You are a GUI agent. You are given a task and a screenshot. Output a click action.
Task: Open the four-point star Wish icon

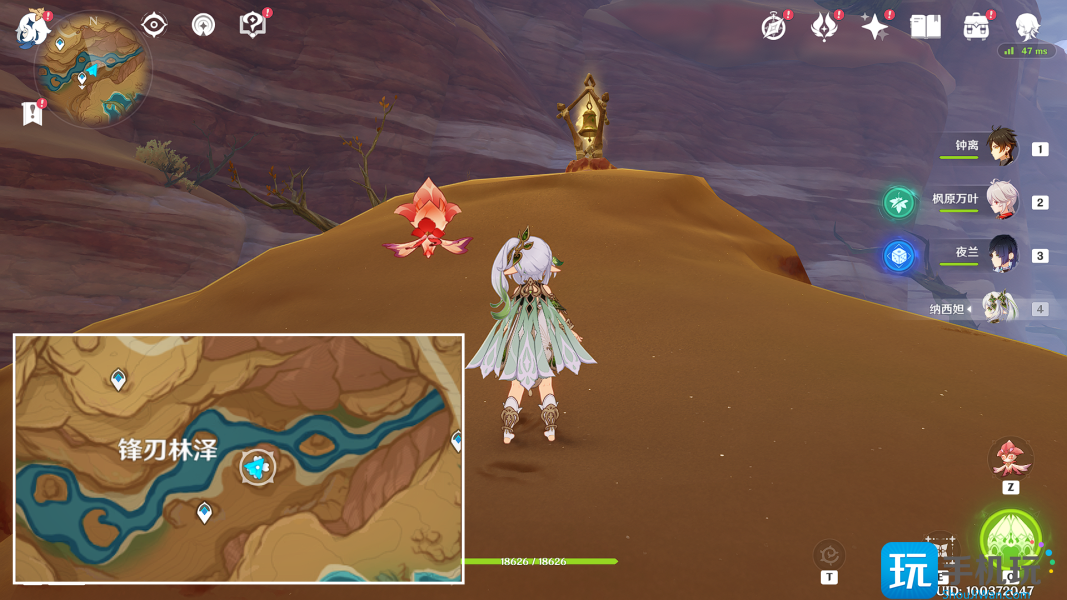coord(874,27)
